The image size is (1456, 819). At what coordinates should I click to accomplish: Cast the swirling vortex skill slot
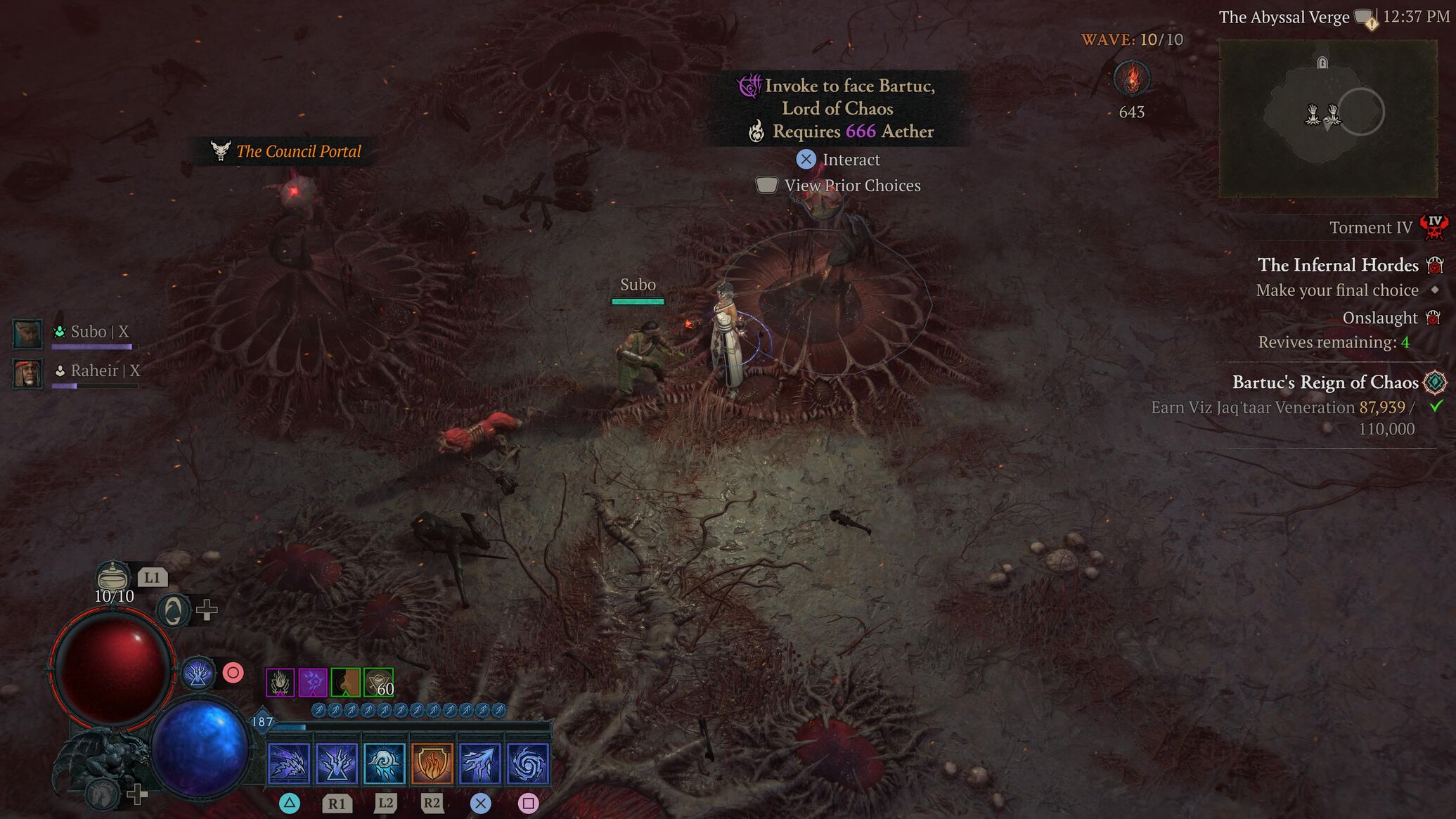click(527, 763)
